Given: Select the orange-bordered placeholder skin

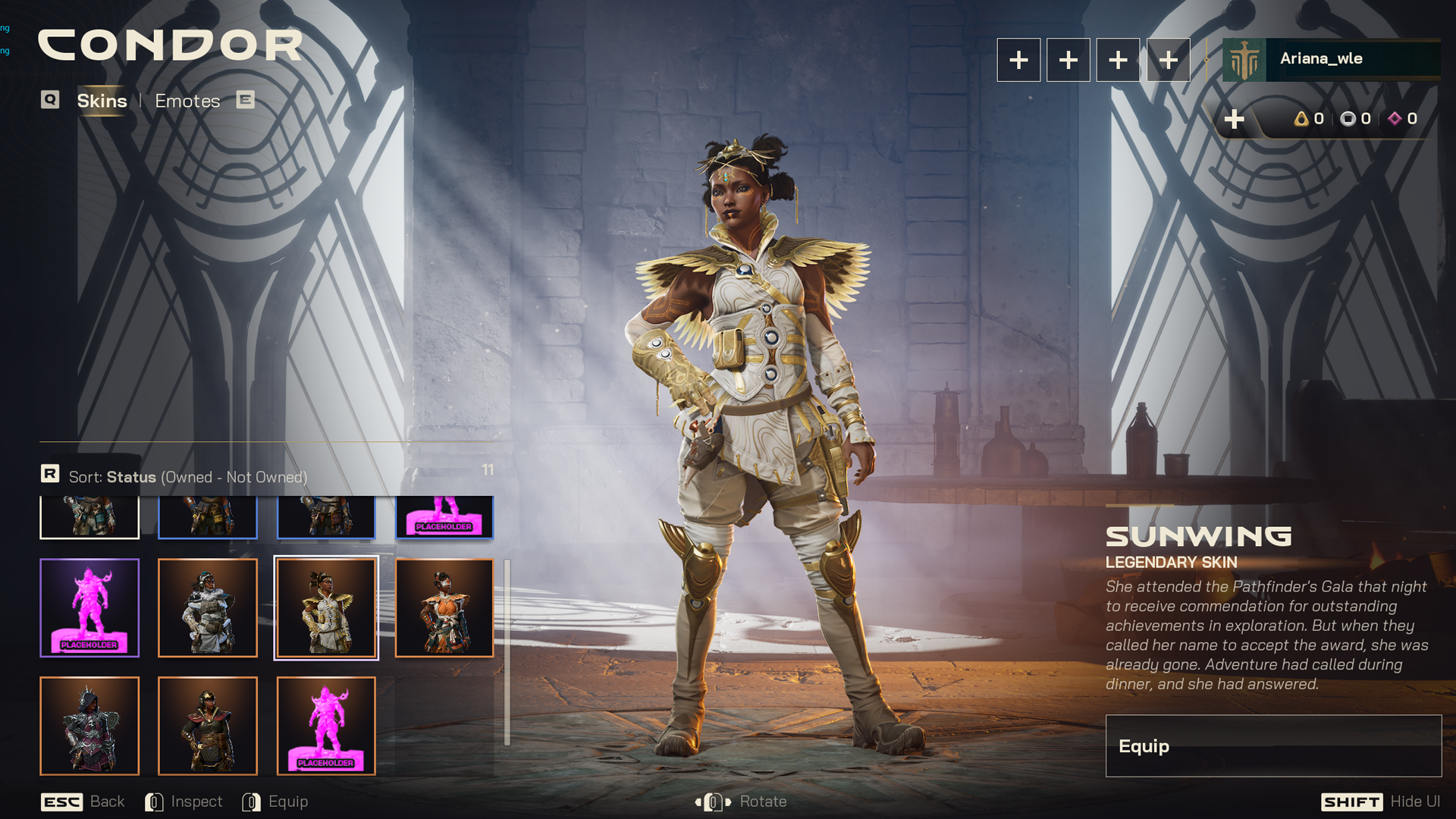Looking at the screenshot, I should (326, 726).
